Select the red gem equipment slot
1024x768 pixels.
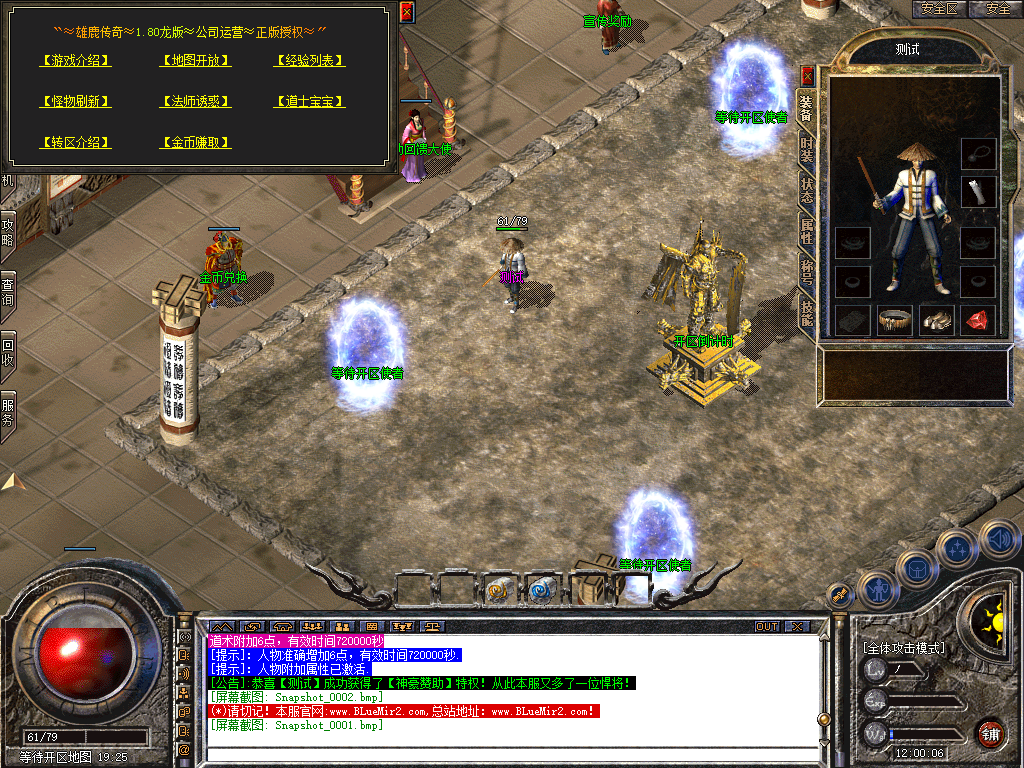(x=977, y=320)
